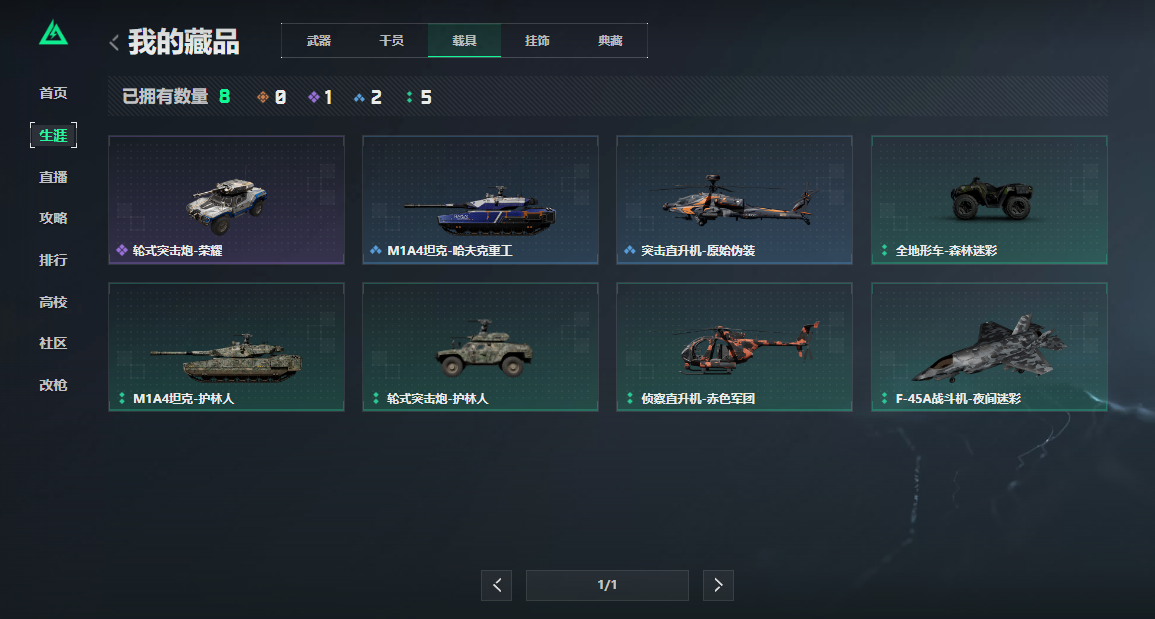The height and width of the screenshot is (619, 1155).
Task: Show the 挂饰 tab
Action: (x=537, y=41)
